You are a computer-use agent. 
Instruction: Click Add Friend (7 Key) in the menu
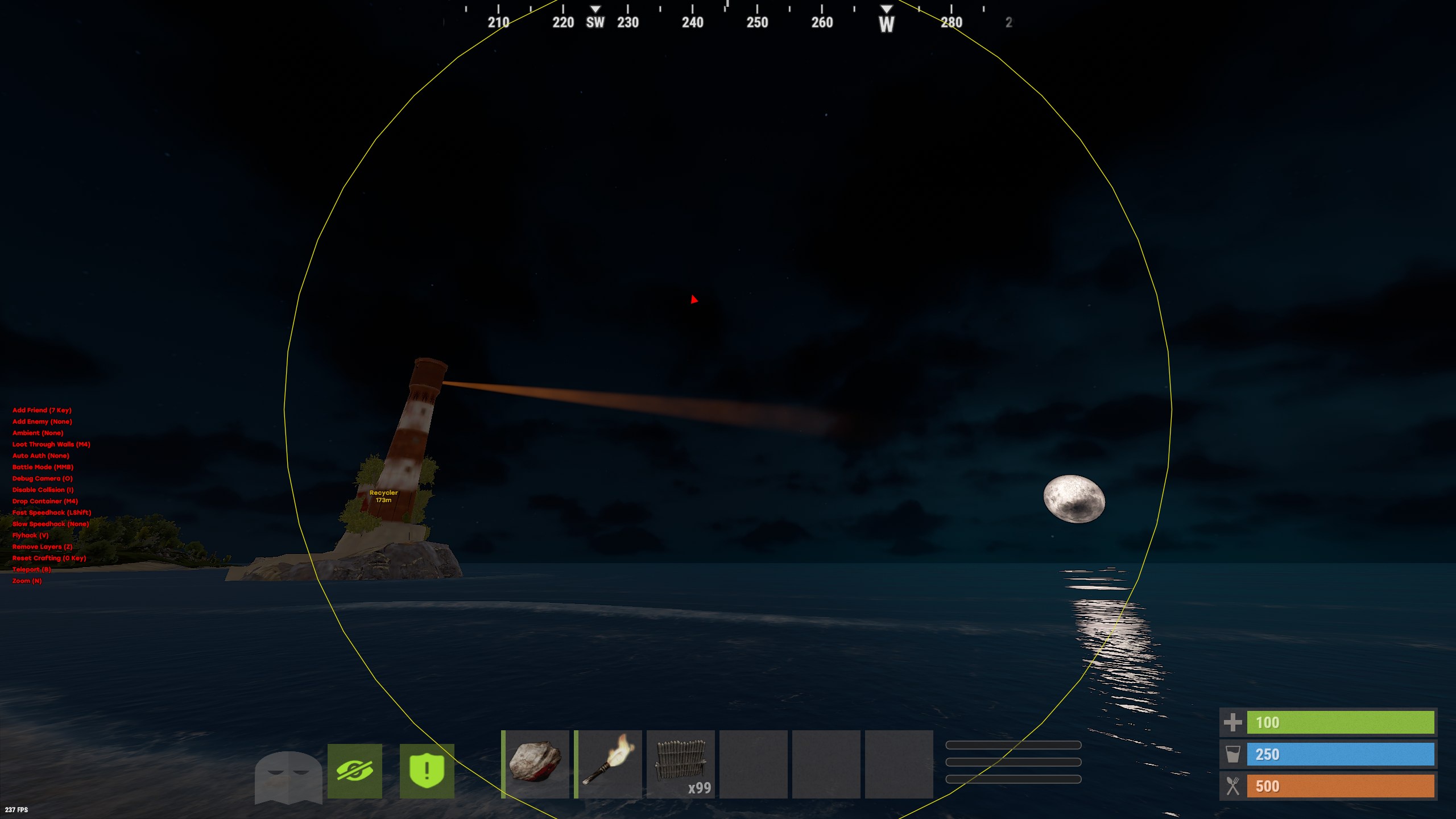42,410
